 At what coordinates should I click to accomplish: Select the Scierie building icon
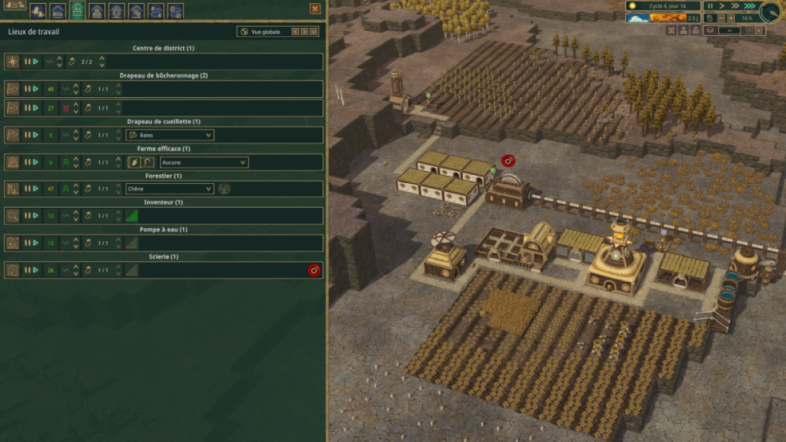pos(12,270)
